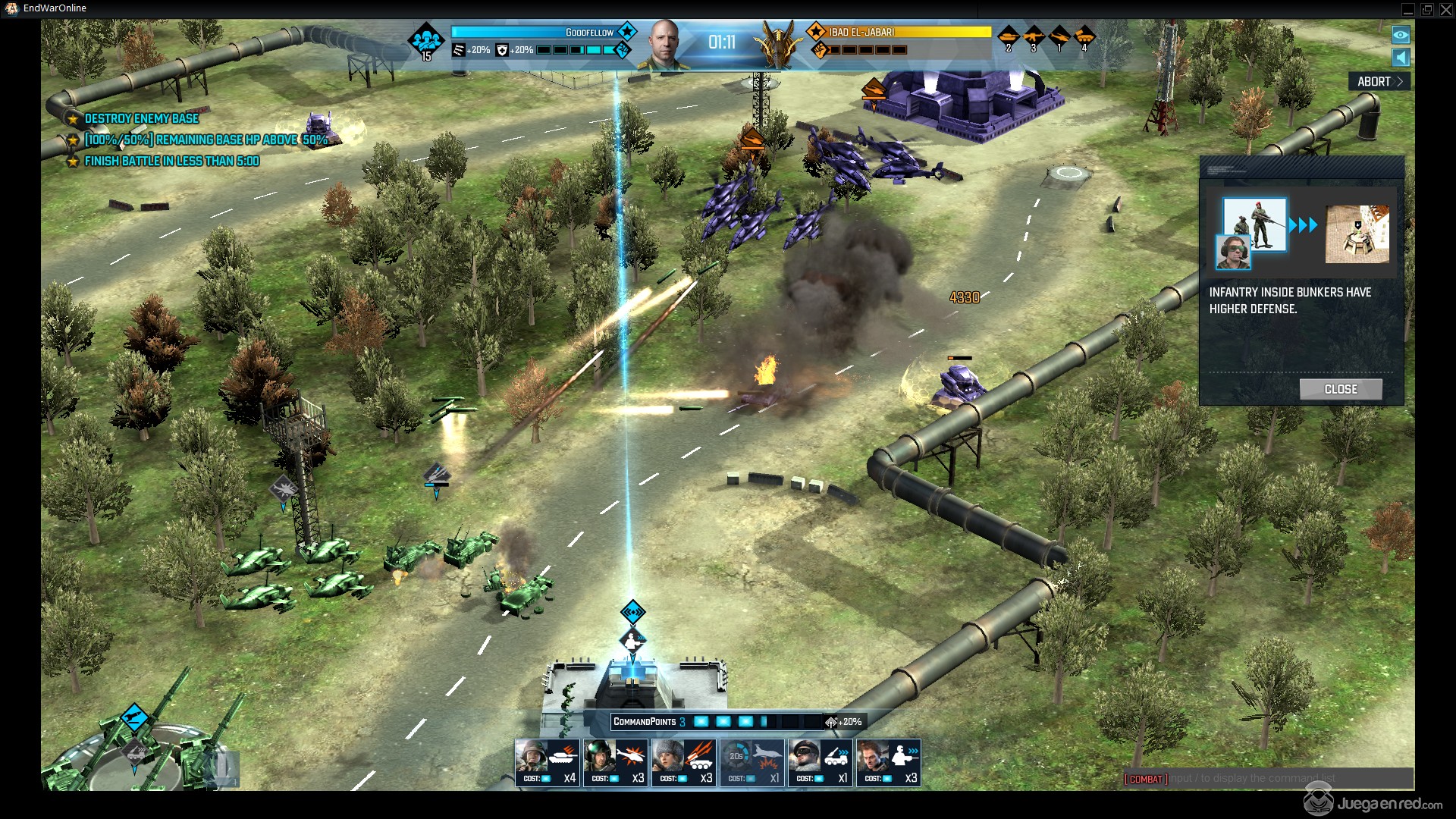Viewport: 1456px width, 819px height.
Task: Toggle the eye visibility button
Action: point(1401,35)
